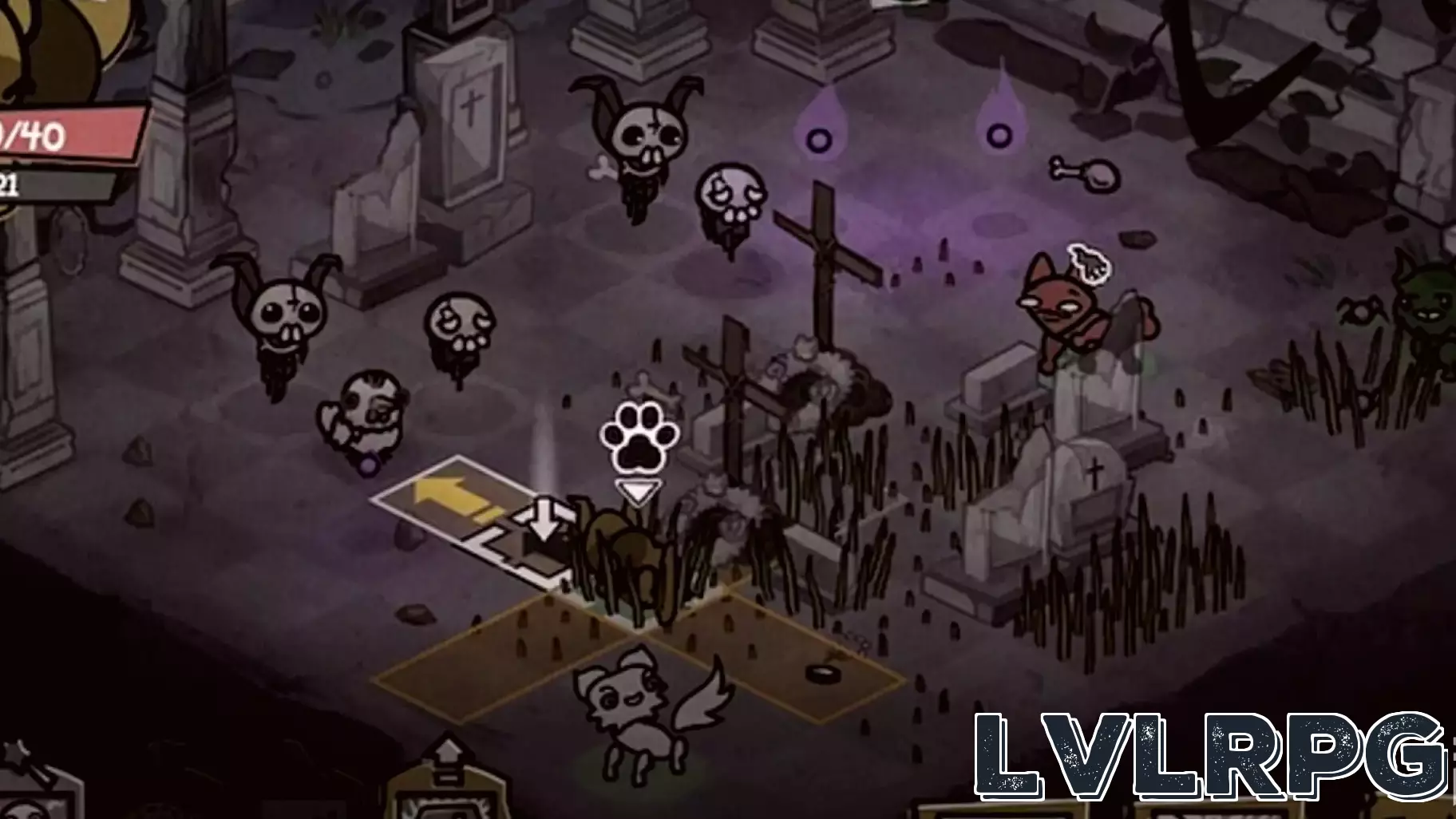Click the upward arrow sign on the gravestone
The width and height of the screenshot is (1456, 819).
pyautogui.click(x=449, y=750)
